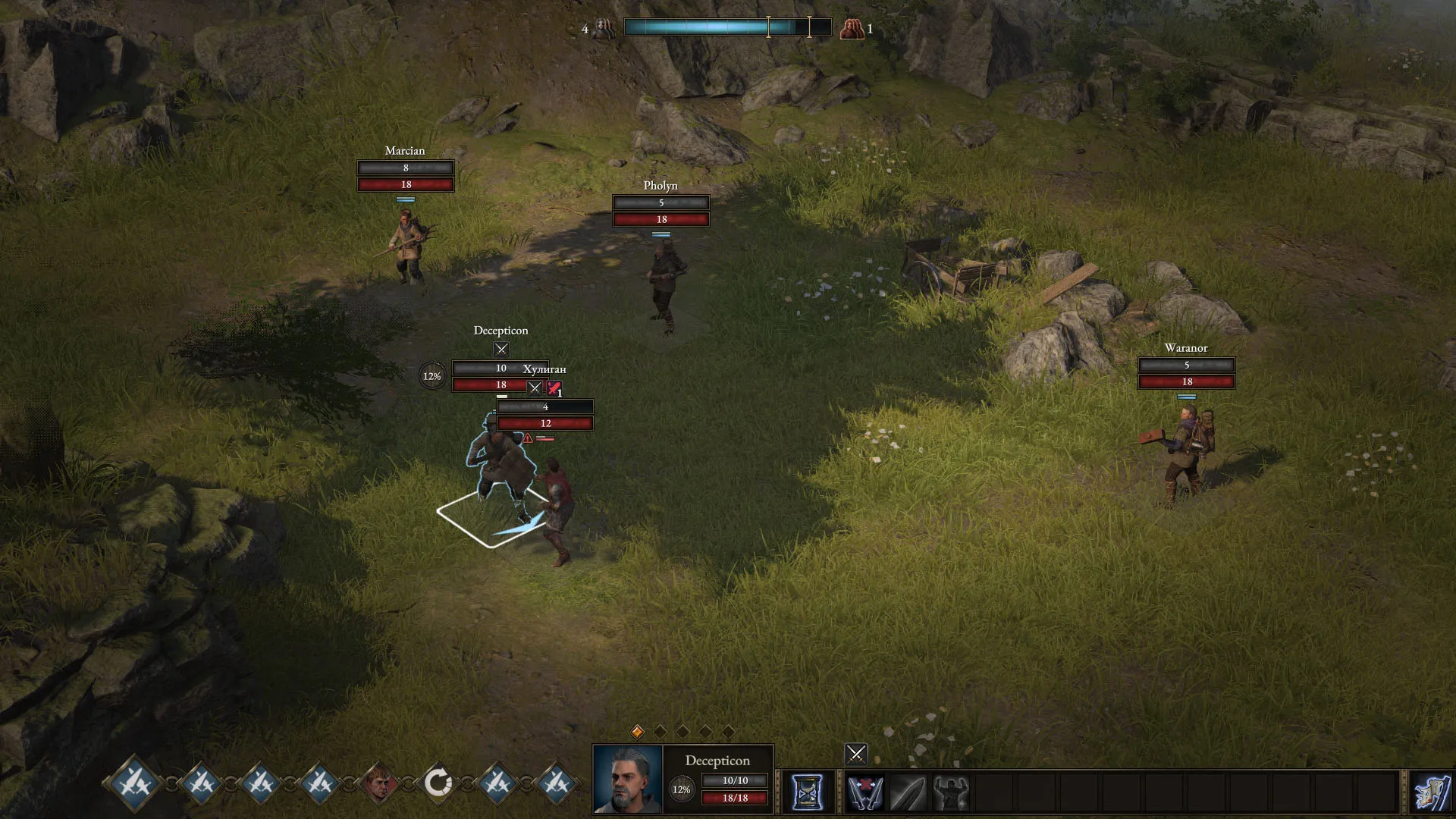Activate the single blade slash ability
1456x819 pixels.
[908, 792]
